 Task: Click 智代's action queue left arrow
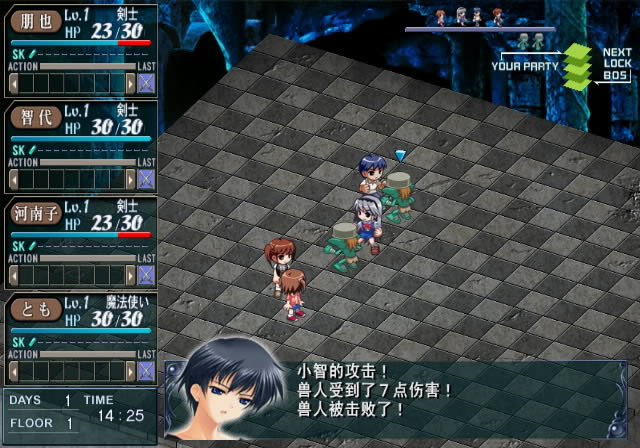pos(14,179)
